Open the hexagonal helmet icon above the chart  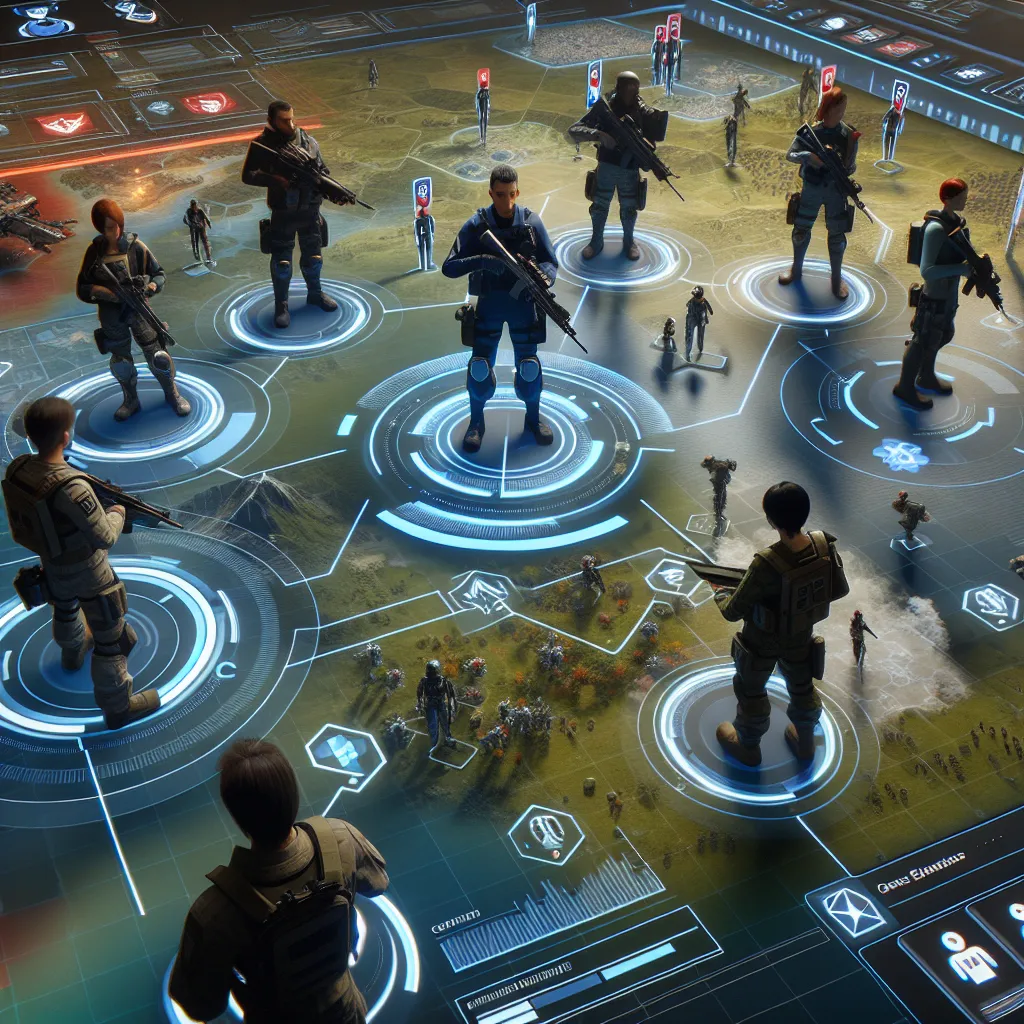tap(546, 832)
